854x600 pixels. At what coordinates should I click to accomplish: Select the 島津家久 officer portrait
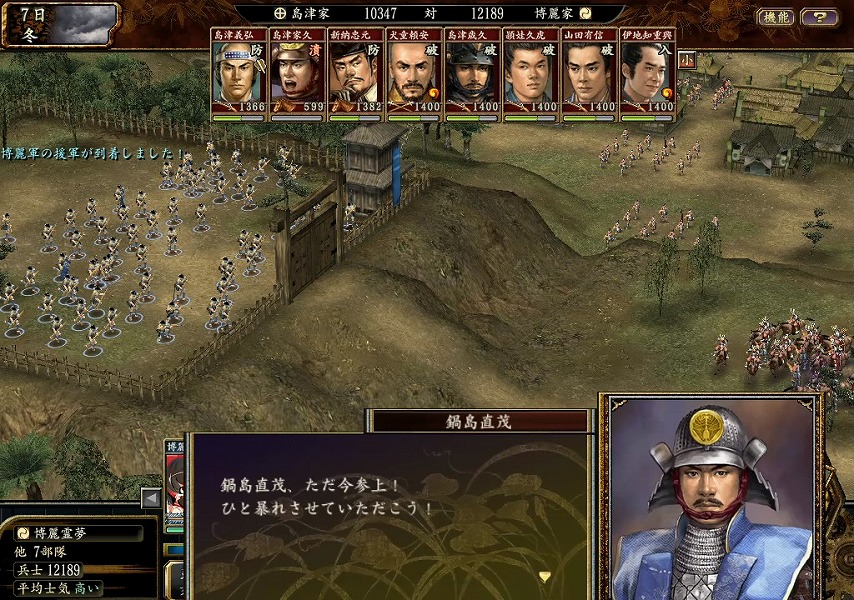297,76
